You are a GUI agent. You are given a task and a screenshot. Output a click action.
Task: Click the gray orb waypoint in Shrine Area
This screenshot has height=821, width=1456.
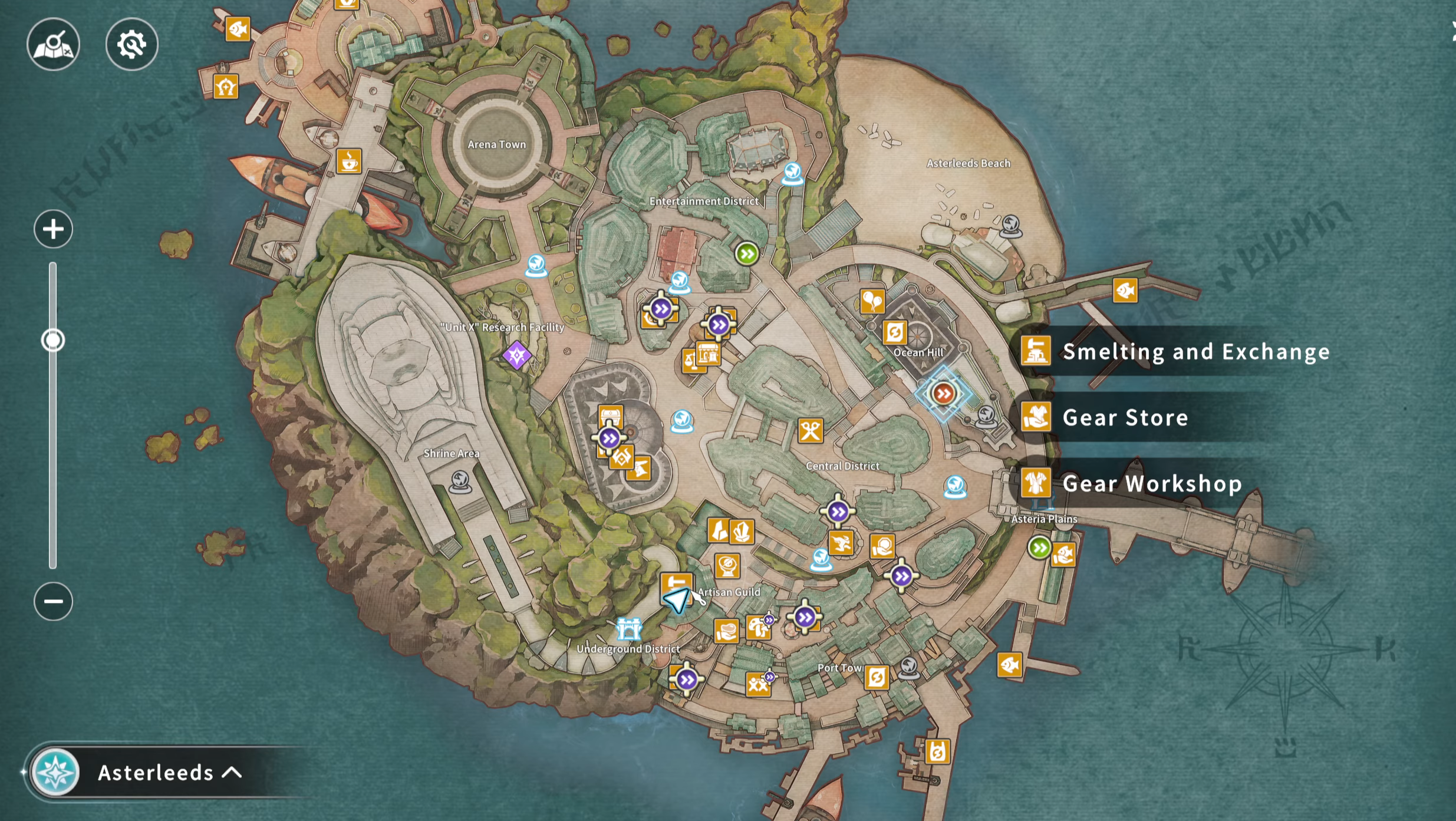(x=460, y=482)
